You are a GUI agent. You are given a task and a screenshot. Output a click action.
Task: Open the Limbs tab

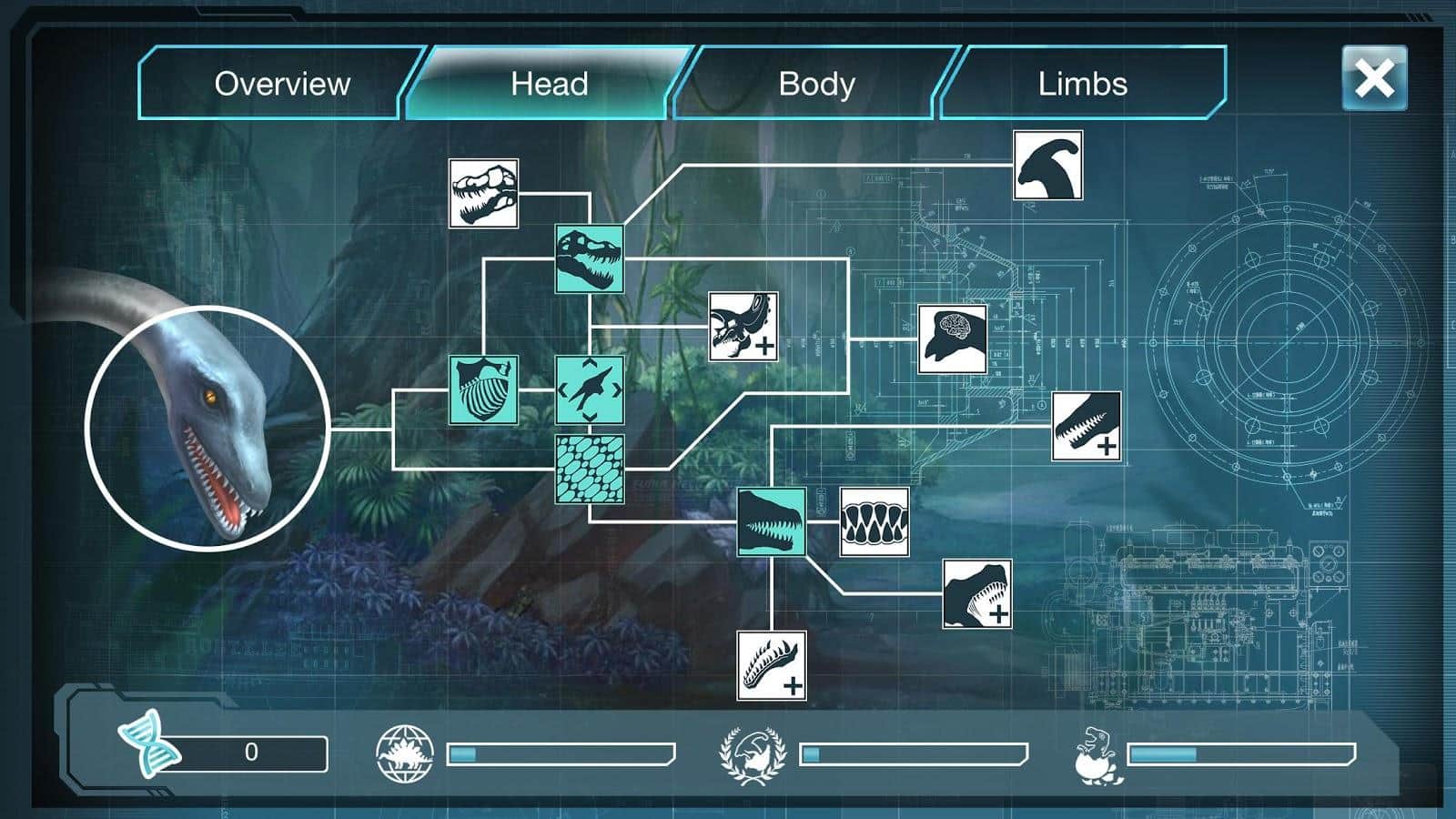click(1083, 84)
